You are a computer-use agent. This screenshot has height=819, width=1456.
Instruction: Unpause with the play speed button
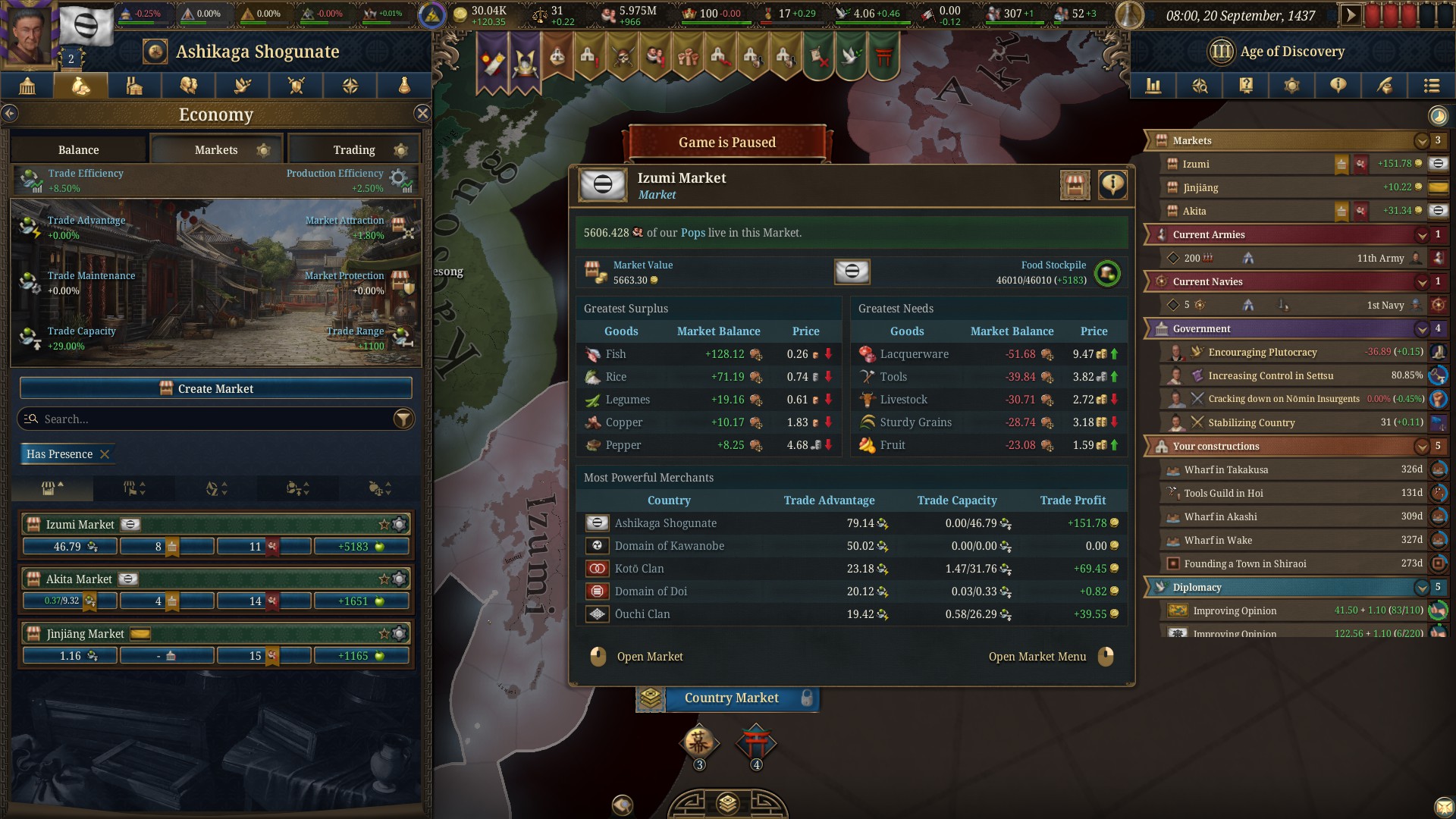tap(1351, 15)
